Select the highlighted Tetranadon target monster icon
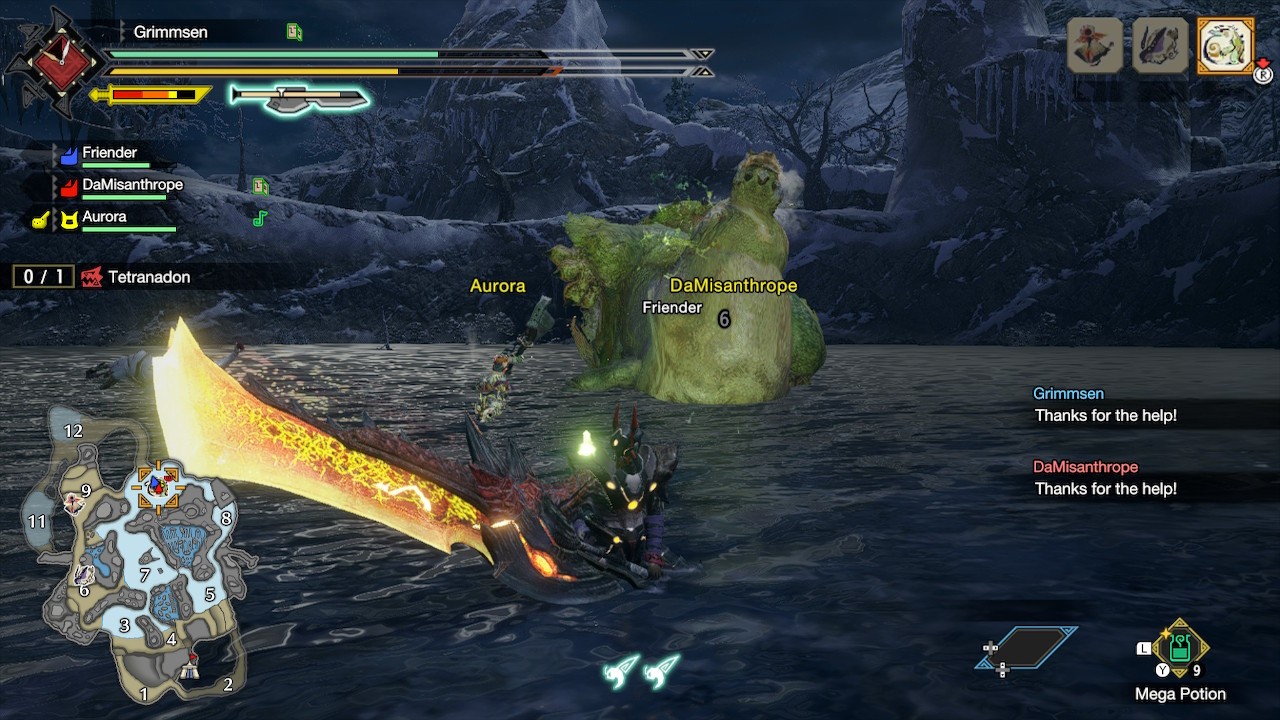This screenshot has width=1280, height=720. (x=1225, y=46)
